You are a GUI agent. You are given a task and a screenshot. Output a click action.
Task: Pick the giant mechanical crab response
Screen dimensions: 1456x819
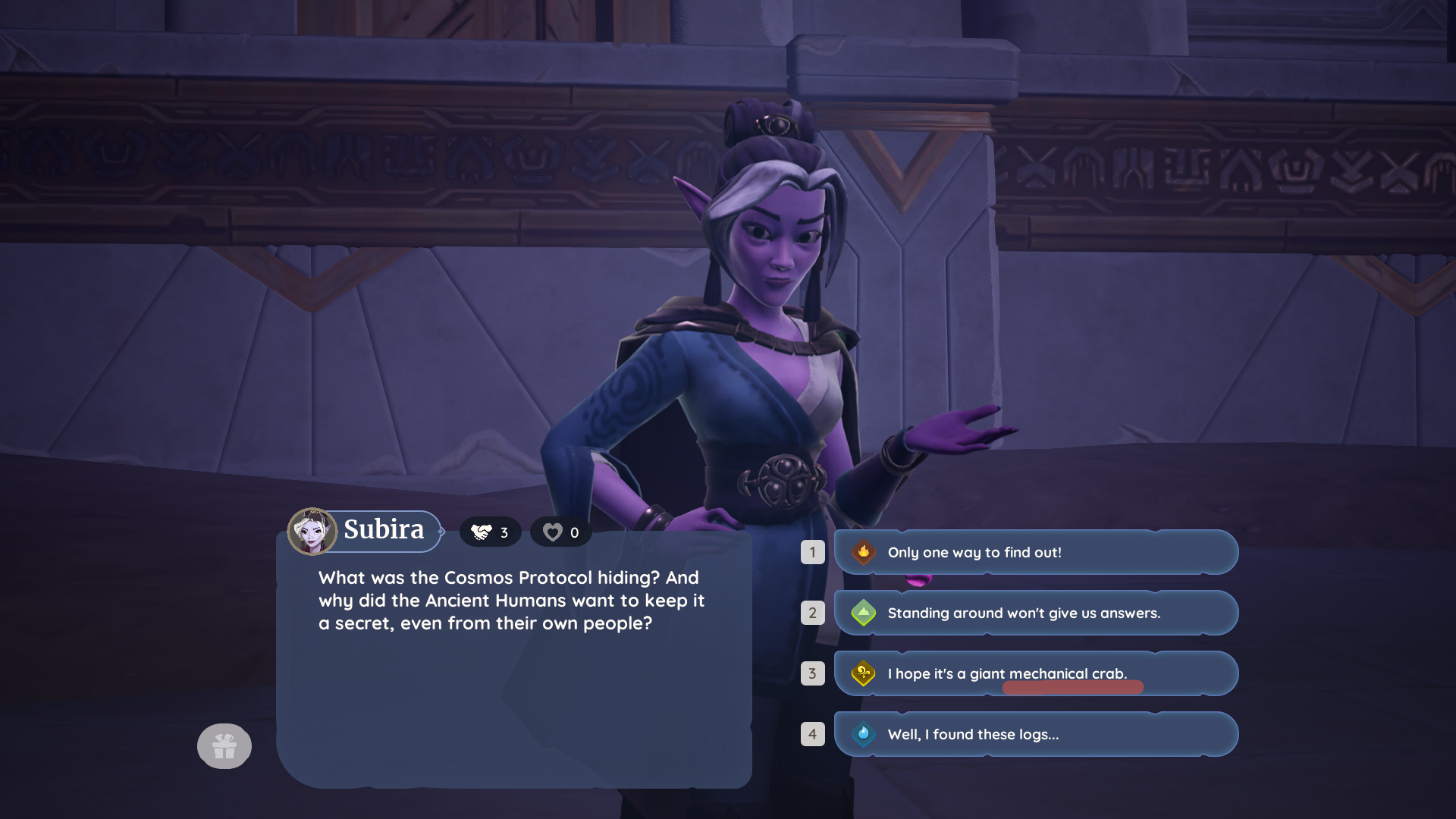pyautogui.click(x=1035, y=673)
